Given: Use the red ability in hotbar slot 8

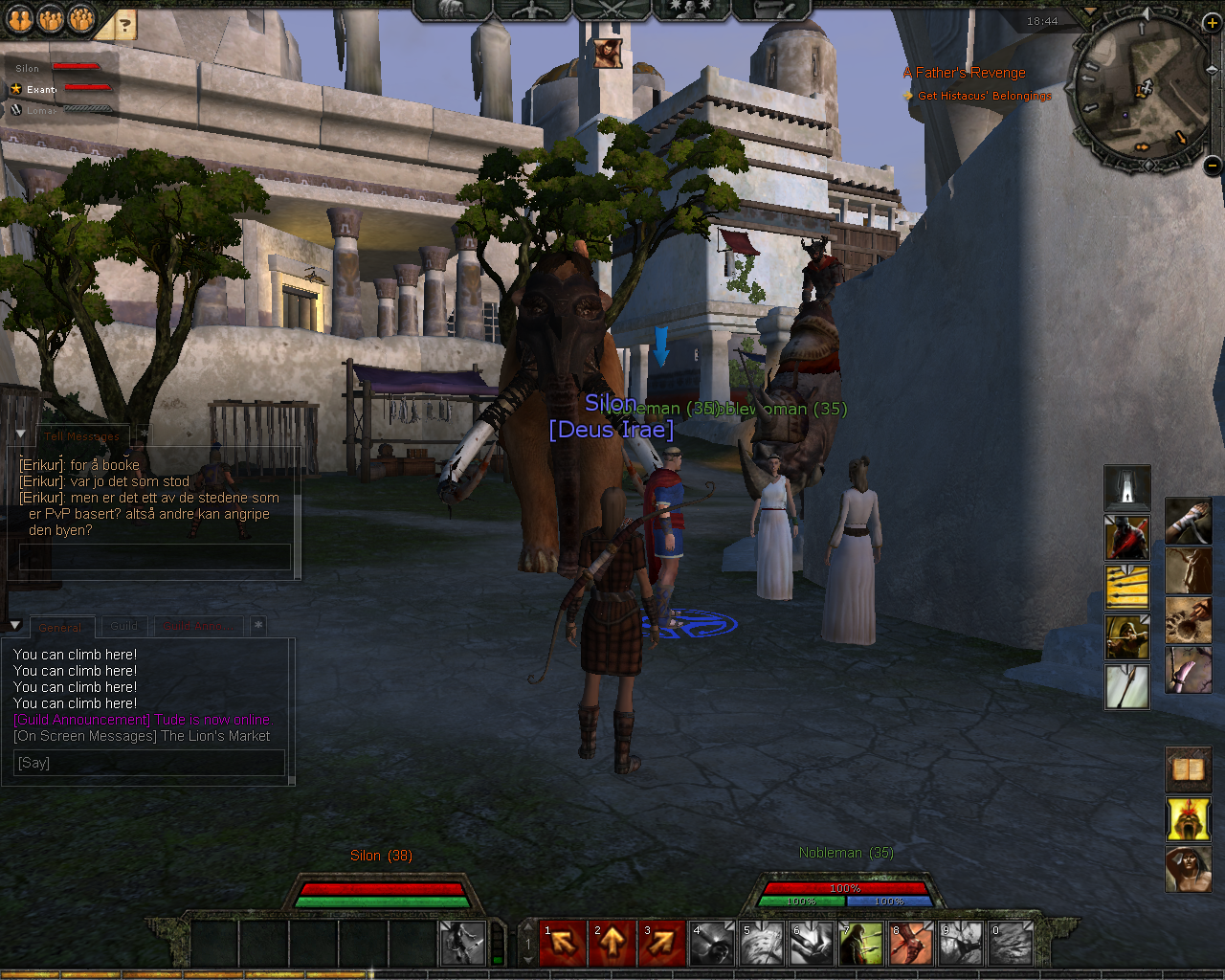Looking at the screenshot, I should 910,944.
